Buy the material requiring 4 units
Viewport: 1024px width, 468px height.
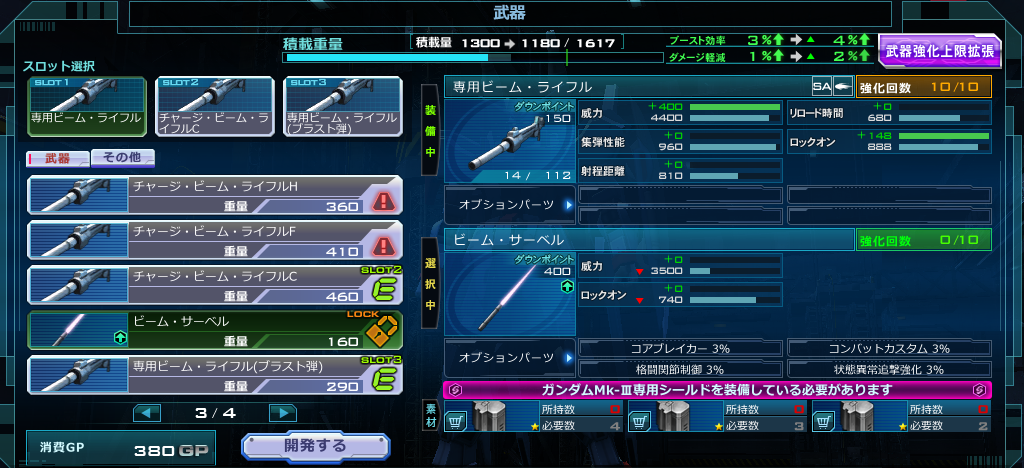(457, 423)
